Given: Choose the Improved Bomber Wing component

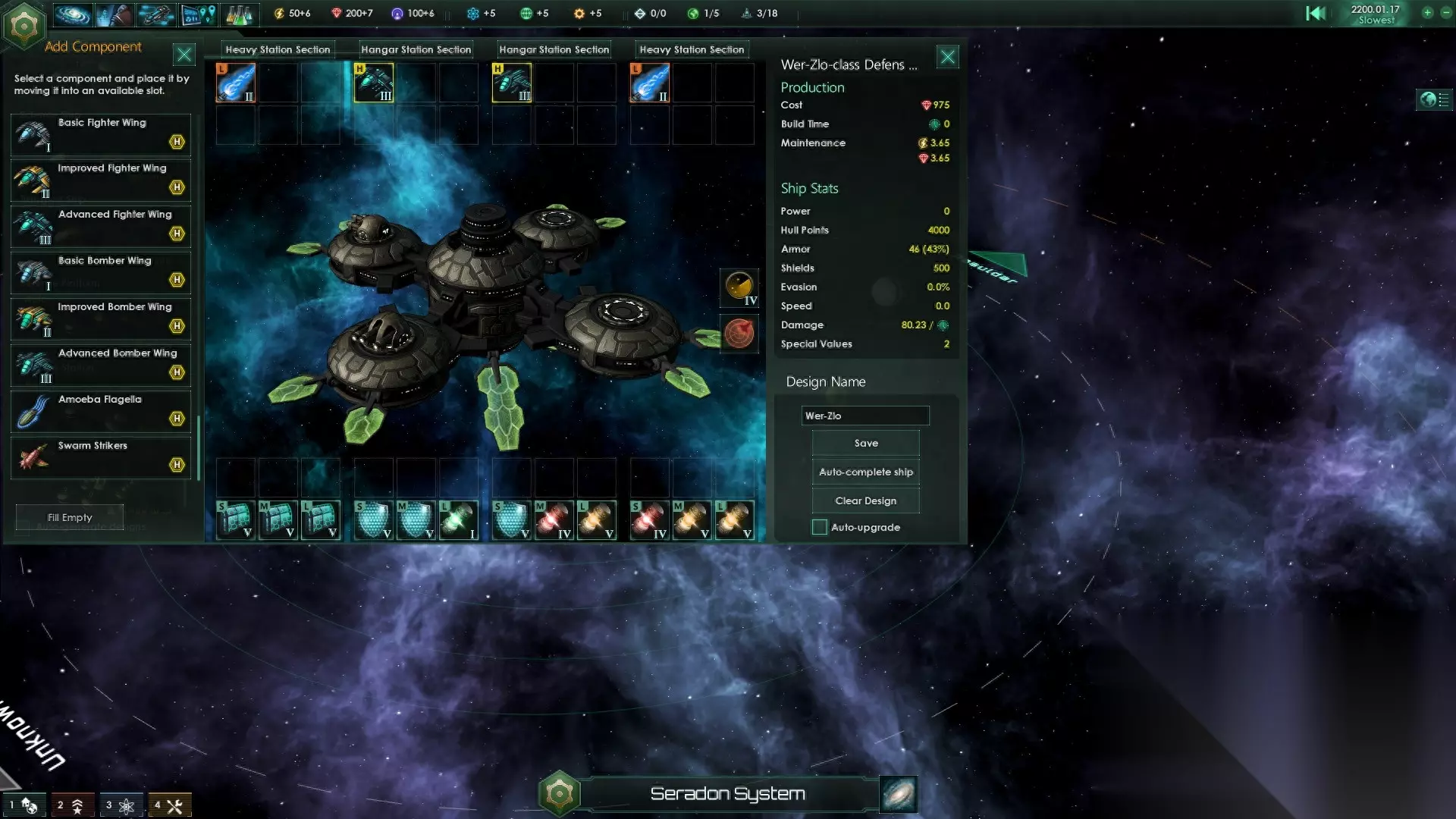Looking at the screenshot, I should click(101, 319).
